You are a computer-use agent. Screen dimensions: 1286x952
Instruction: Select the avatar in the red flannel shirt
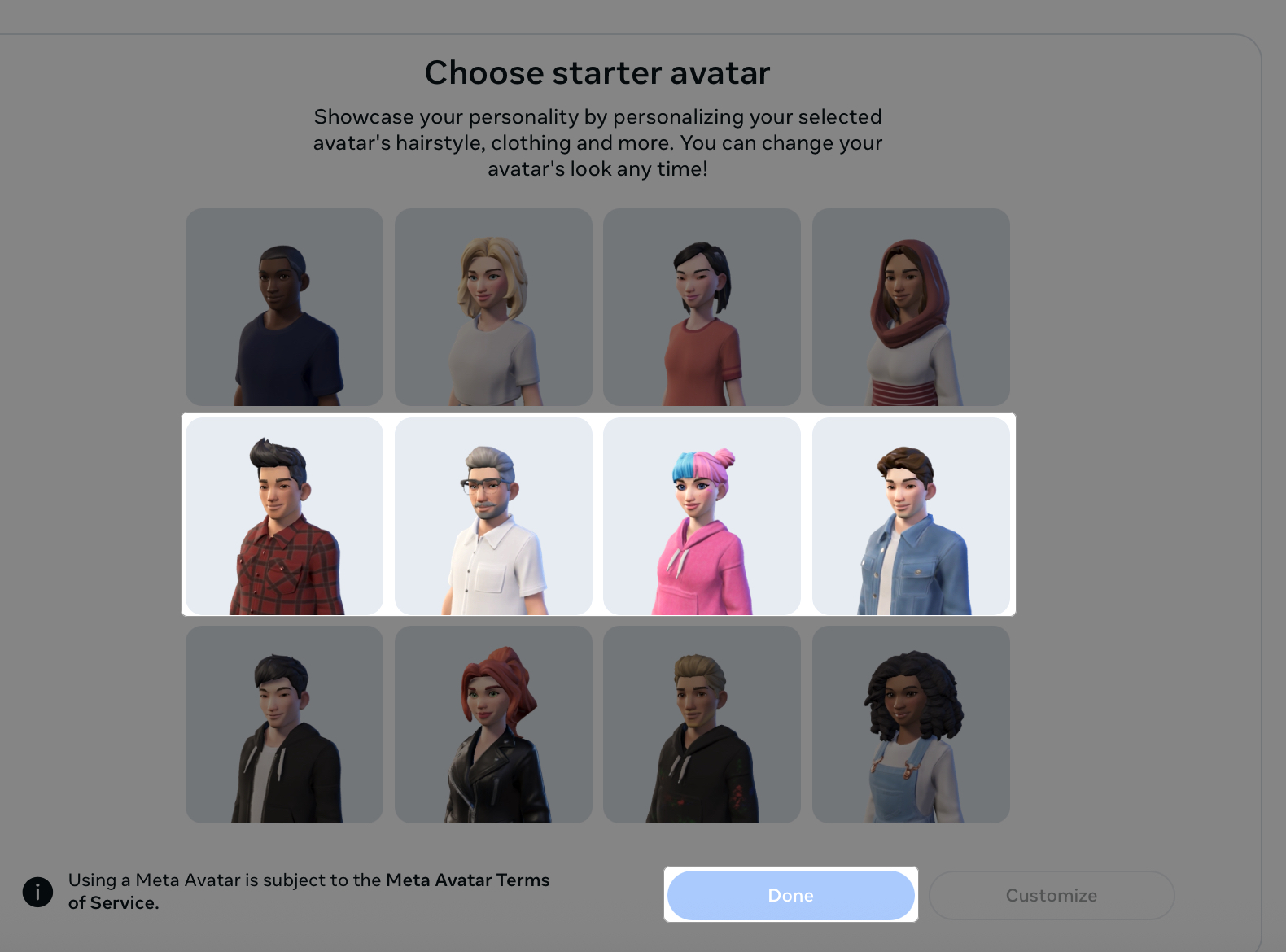coord(283,516)
